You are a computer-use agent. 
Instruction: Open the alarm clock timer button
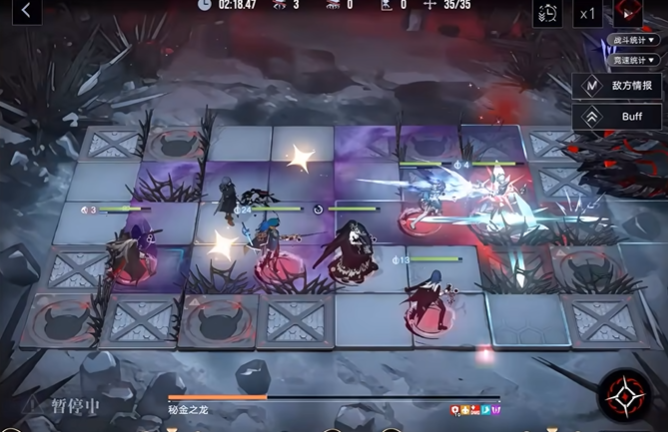(x=547, y=12)
